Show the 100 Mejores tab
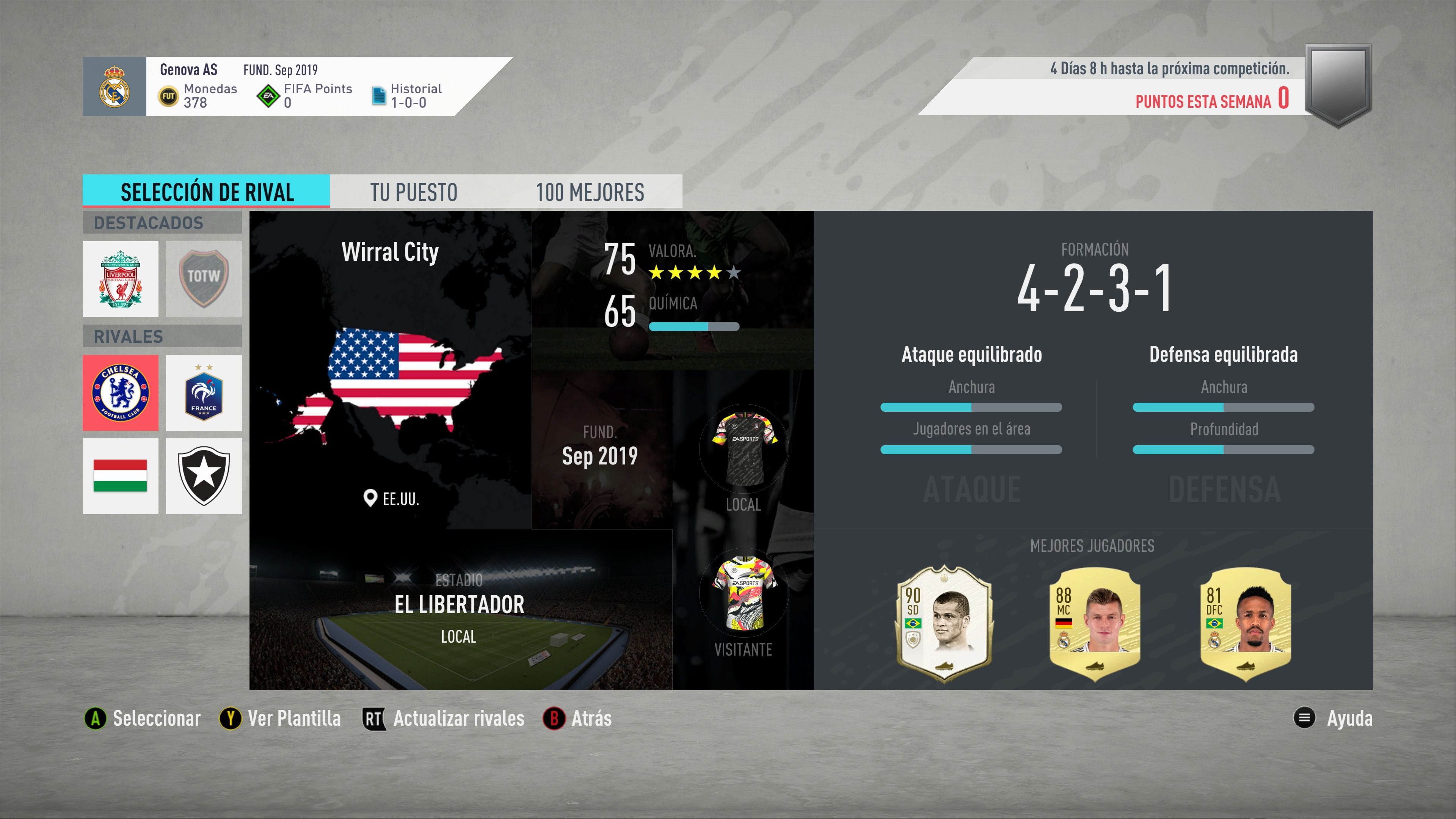This screenshot has width=1456, height=819. pos(590,192)
